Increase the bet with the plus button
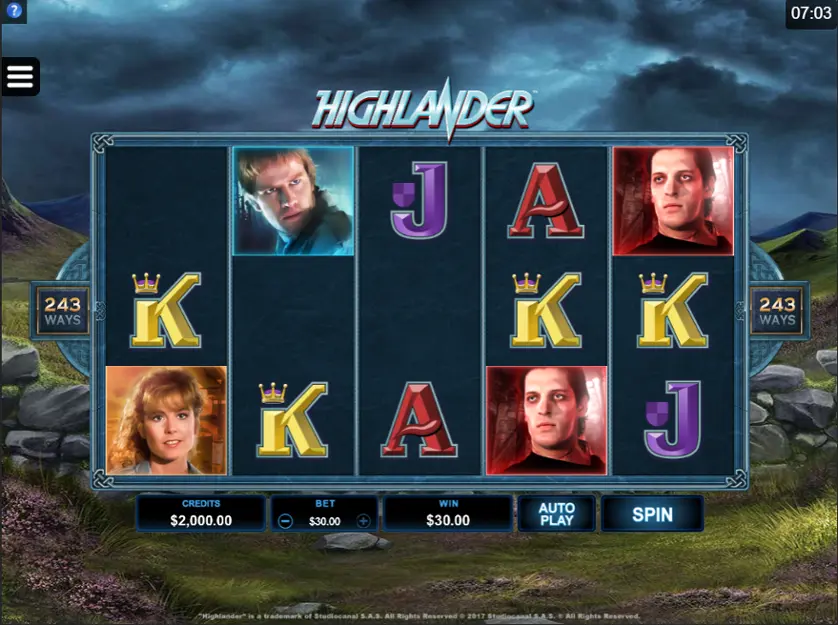Screen dimensions: 838x625 [x=363, y=521]
